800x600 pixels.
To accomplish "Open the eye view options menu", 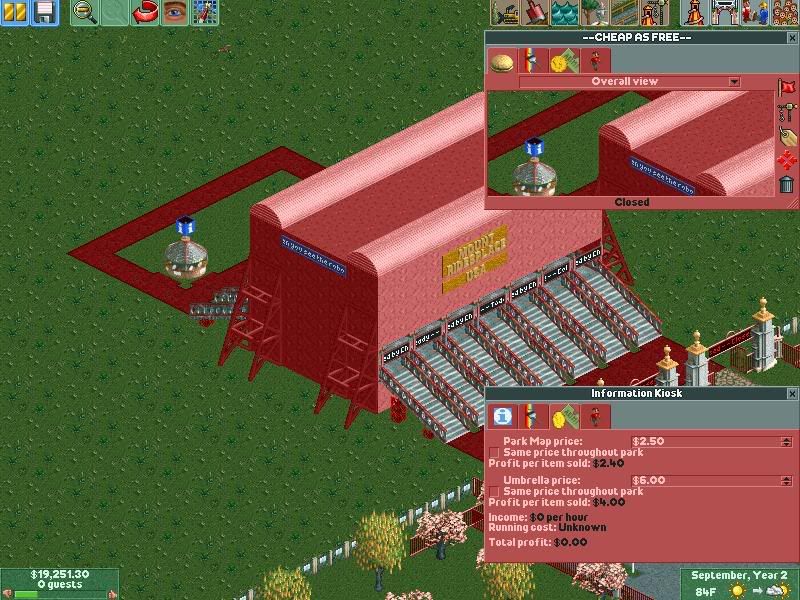I will coord(176,13).
